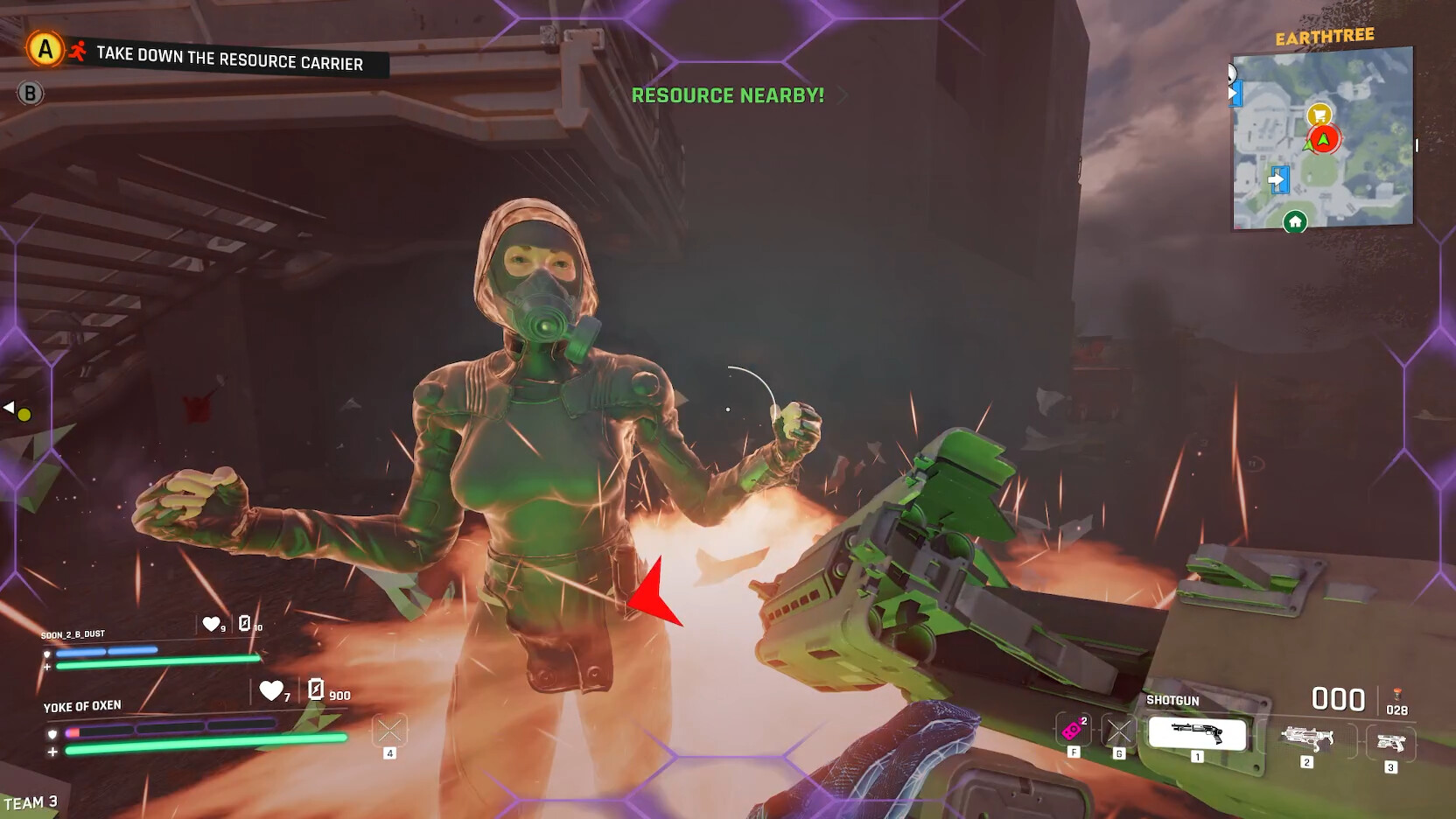Click the red resource carrier marker on the minimap
This screenshot has height=819, width=1456.
point(1324,138)
